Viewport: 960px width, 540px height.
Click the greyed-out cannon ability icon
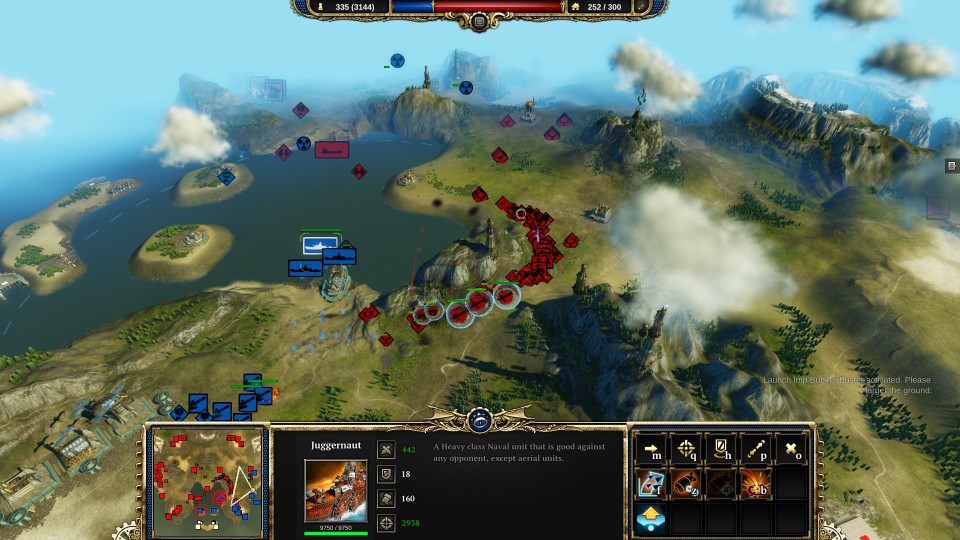(721, 484)
